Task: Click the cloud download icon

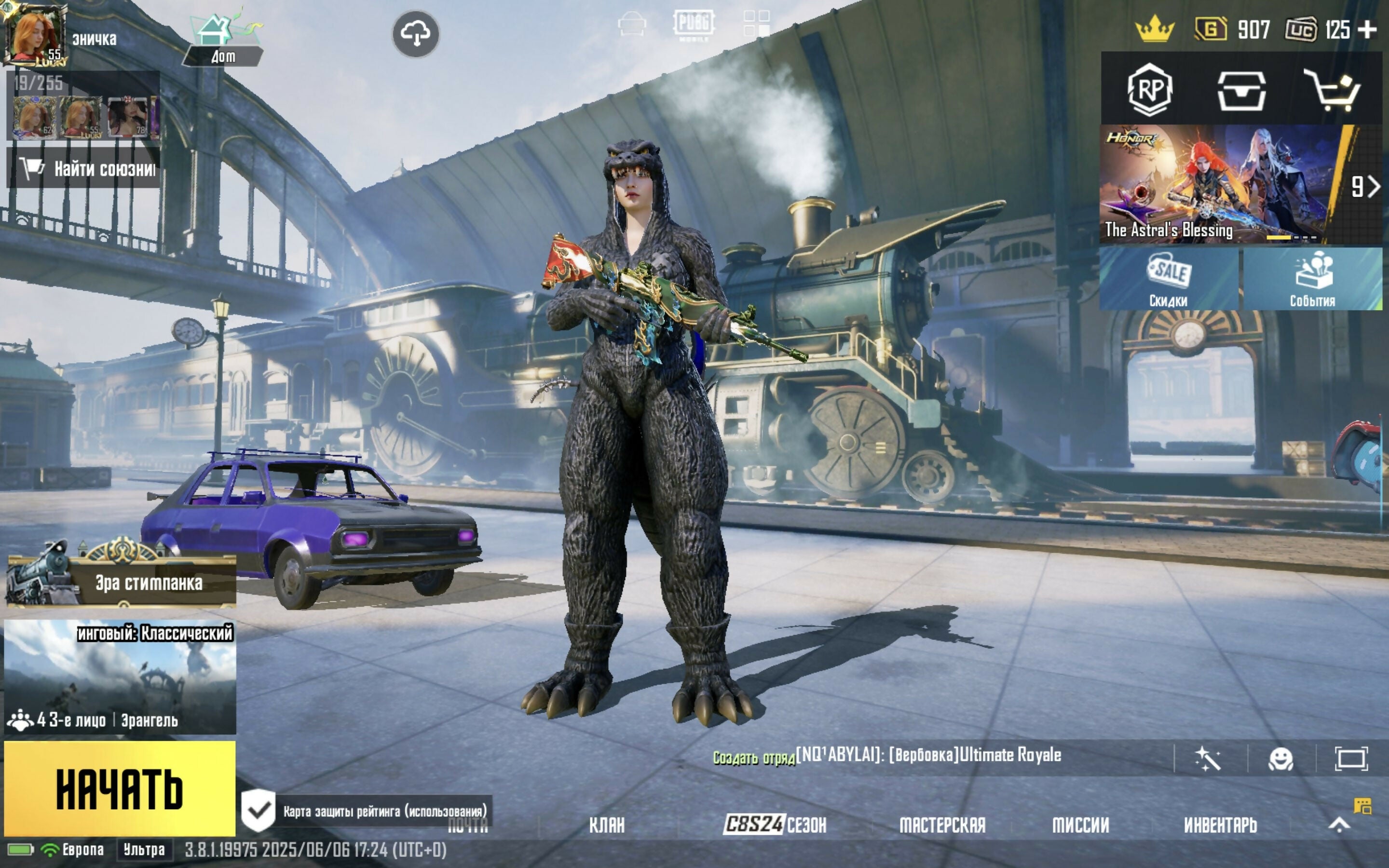Action: [x=416, y=33]
